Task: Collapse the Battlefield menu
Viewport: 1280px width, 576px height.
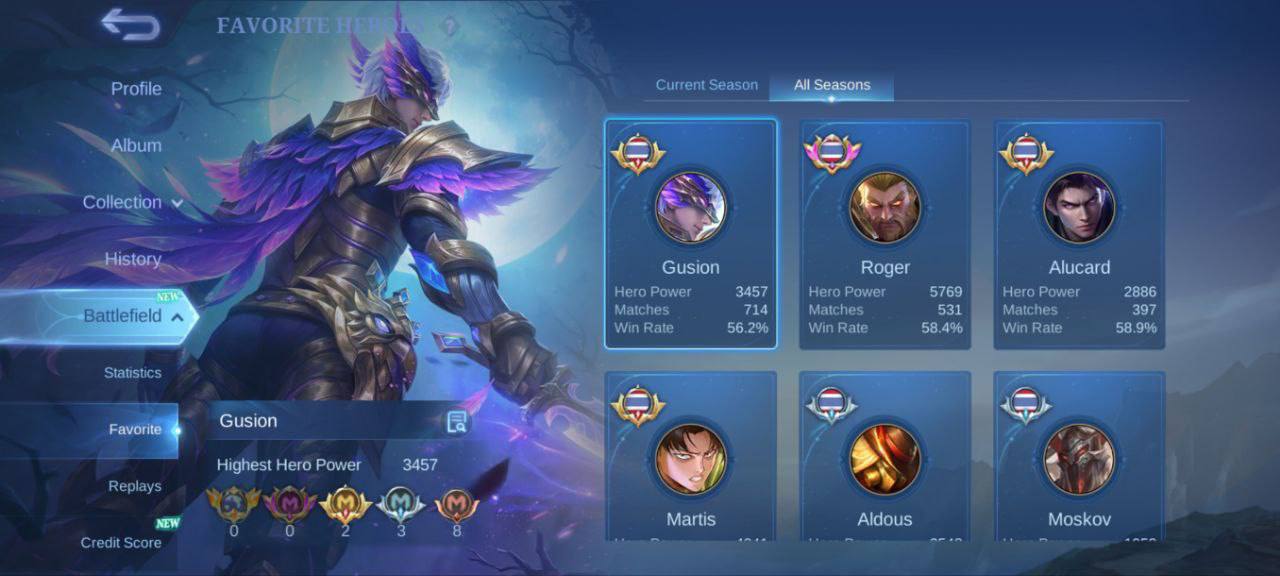Action: pyautogui.click(x=132, y=316)
